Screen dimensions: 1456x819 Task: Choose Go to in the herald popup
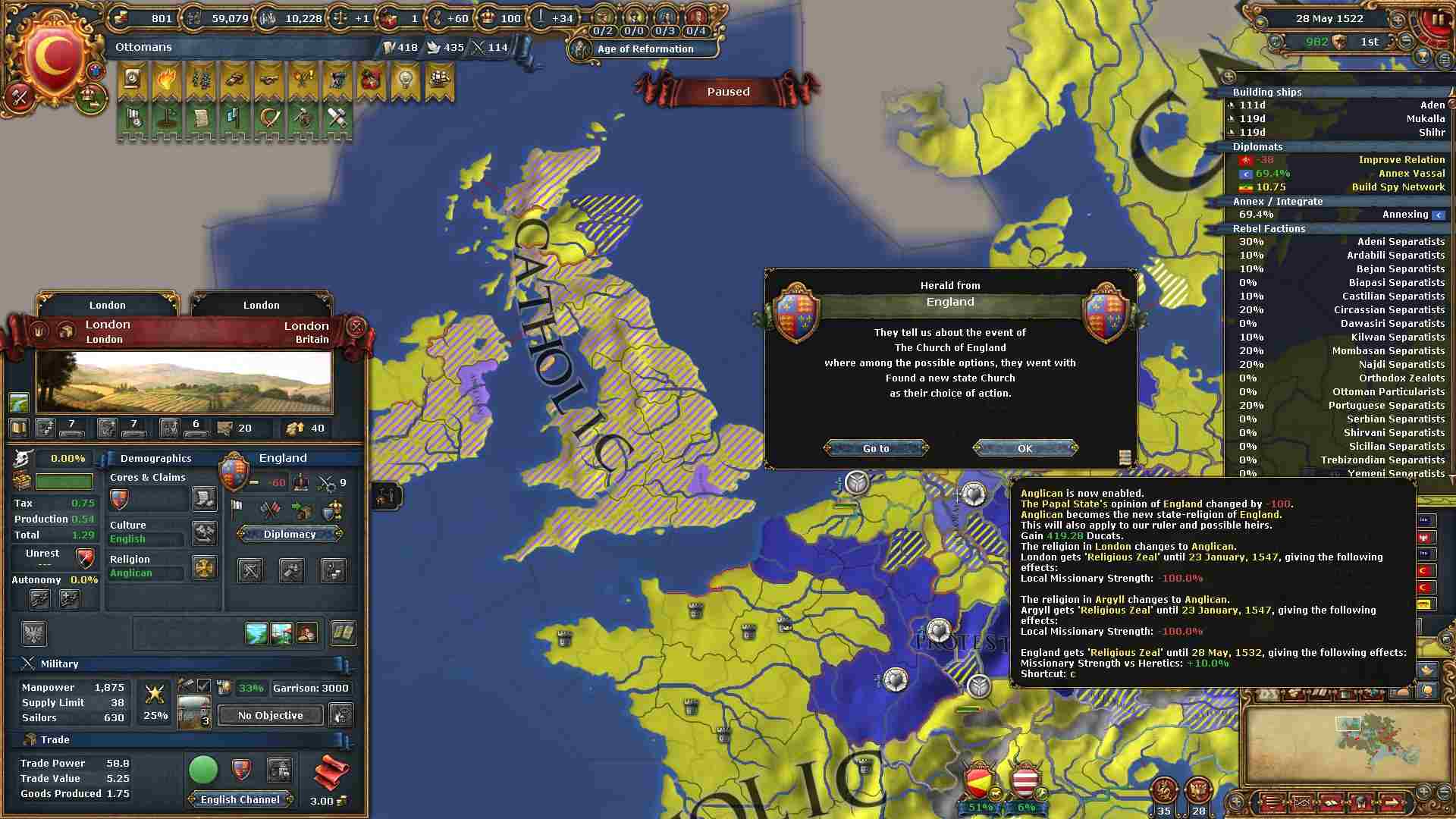[x=876, y=448]
